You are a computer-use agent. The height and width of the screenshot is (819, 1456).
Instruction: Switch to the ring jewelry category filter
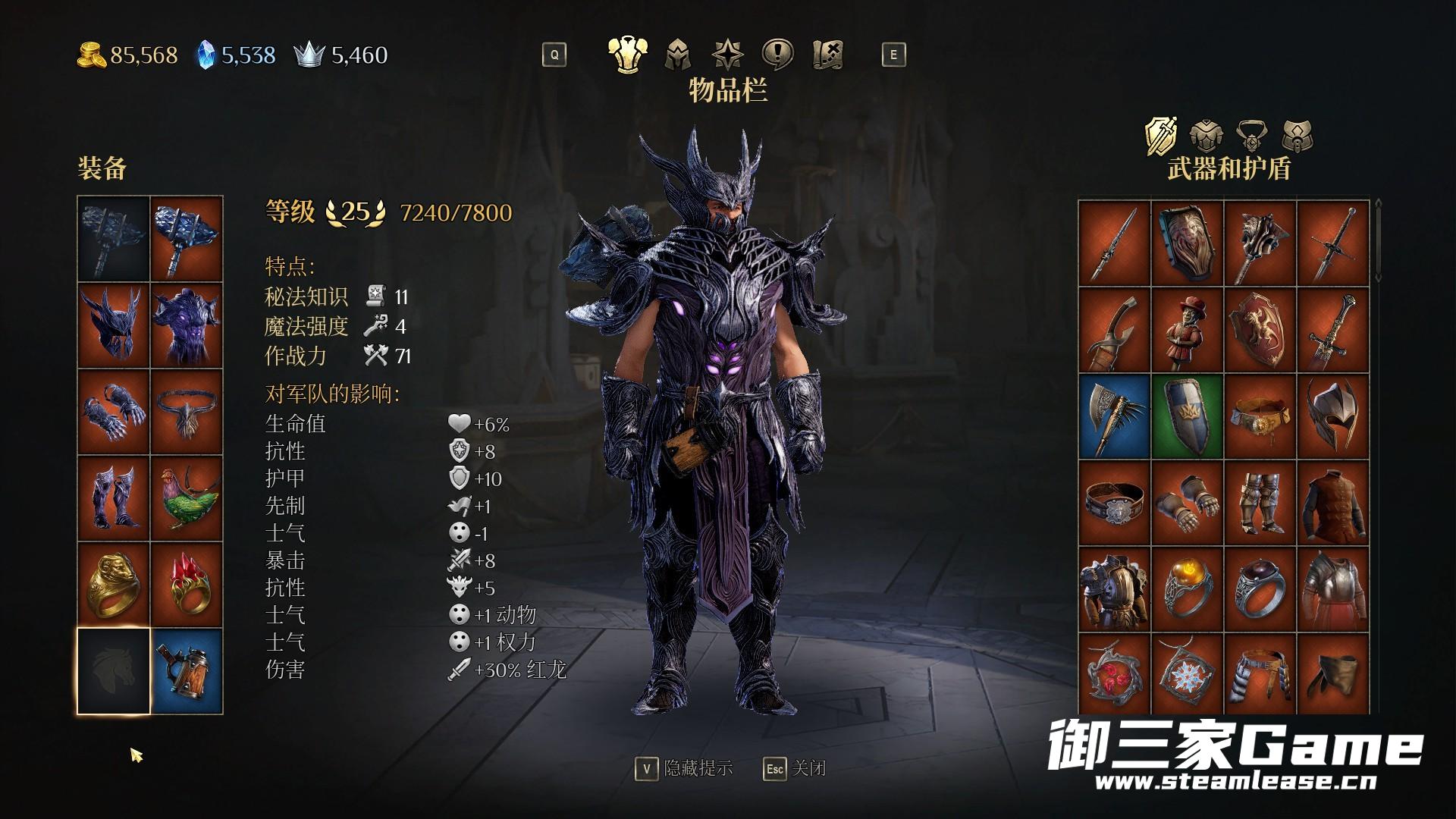(1252, 136)
